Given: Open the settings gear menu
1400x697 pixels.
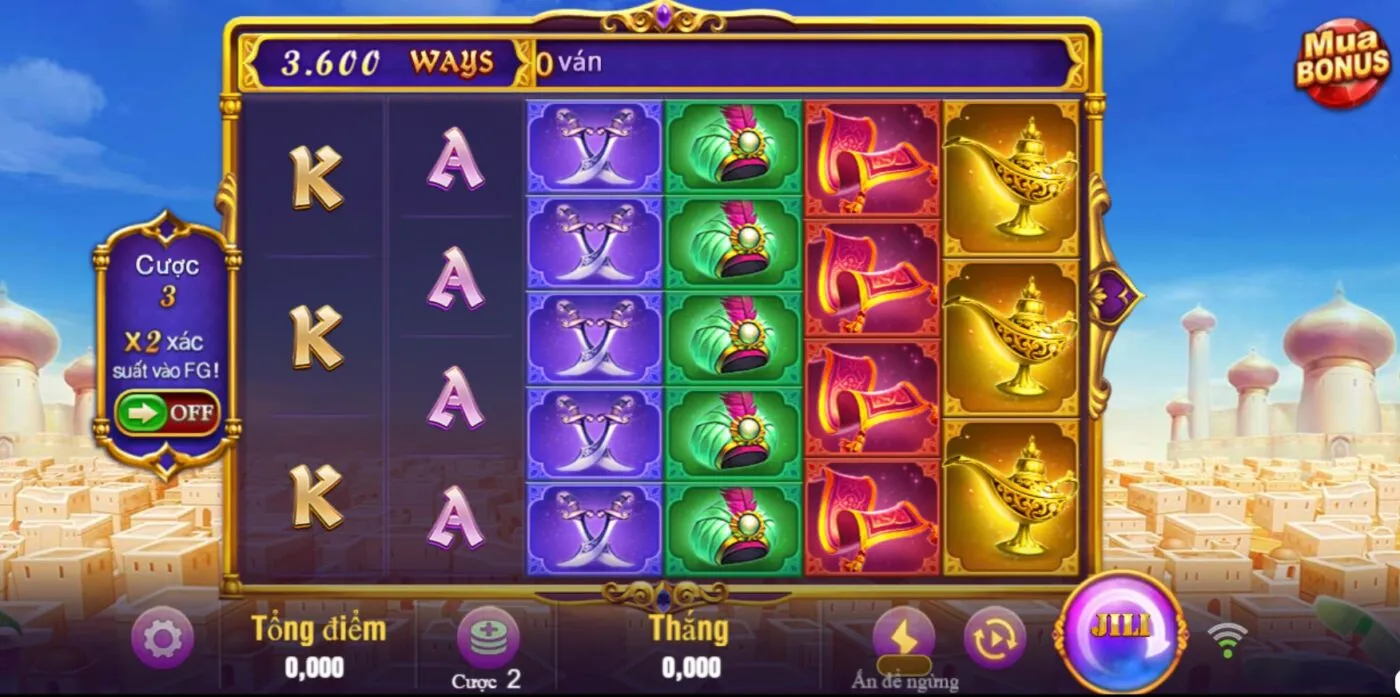Looking at the screenshot, I should point(162,637).
